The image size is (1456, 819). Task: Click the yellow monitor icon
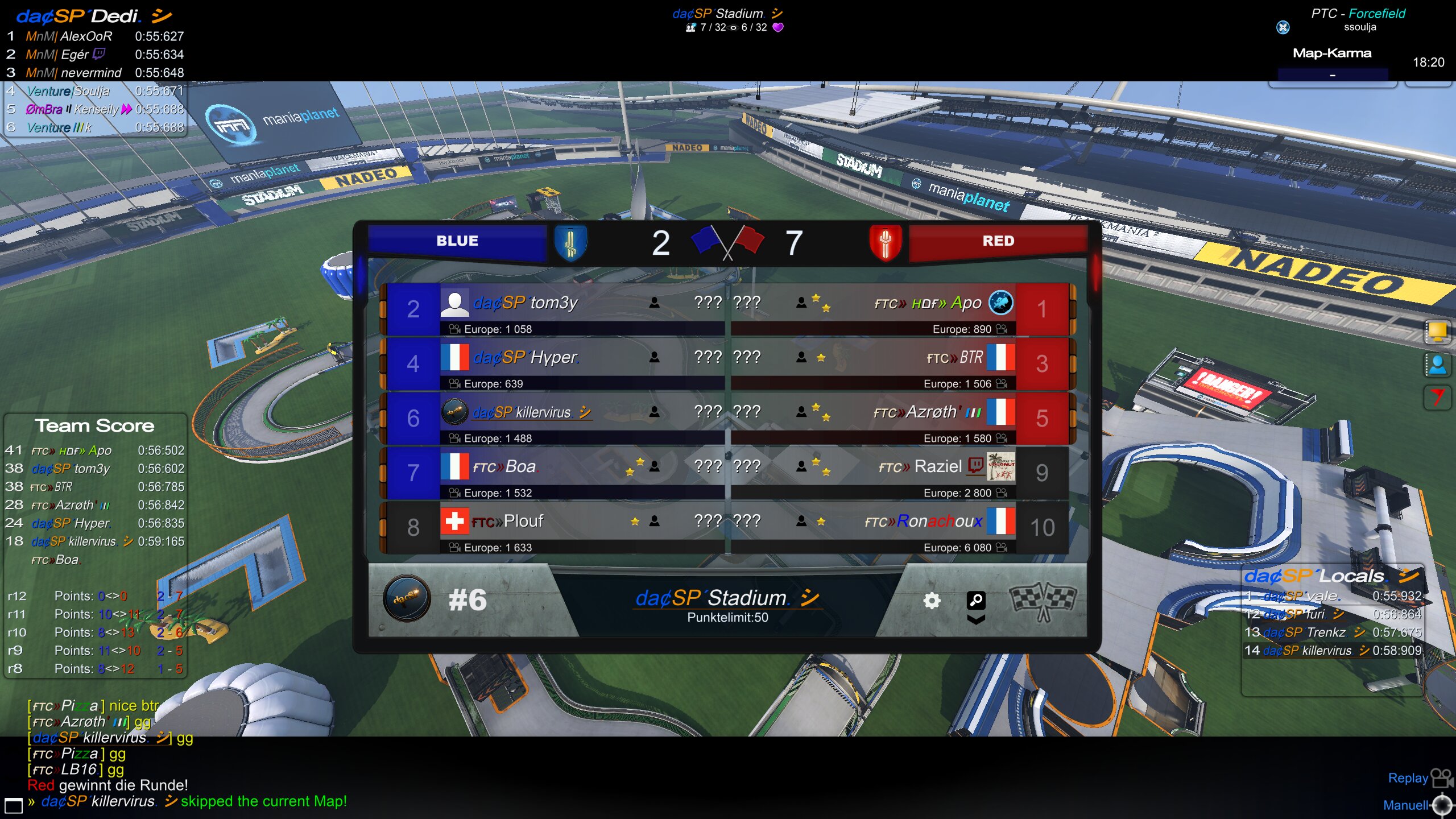1437,332
